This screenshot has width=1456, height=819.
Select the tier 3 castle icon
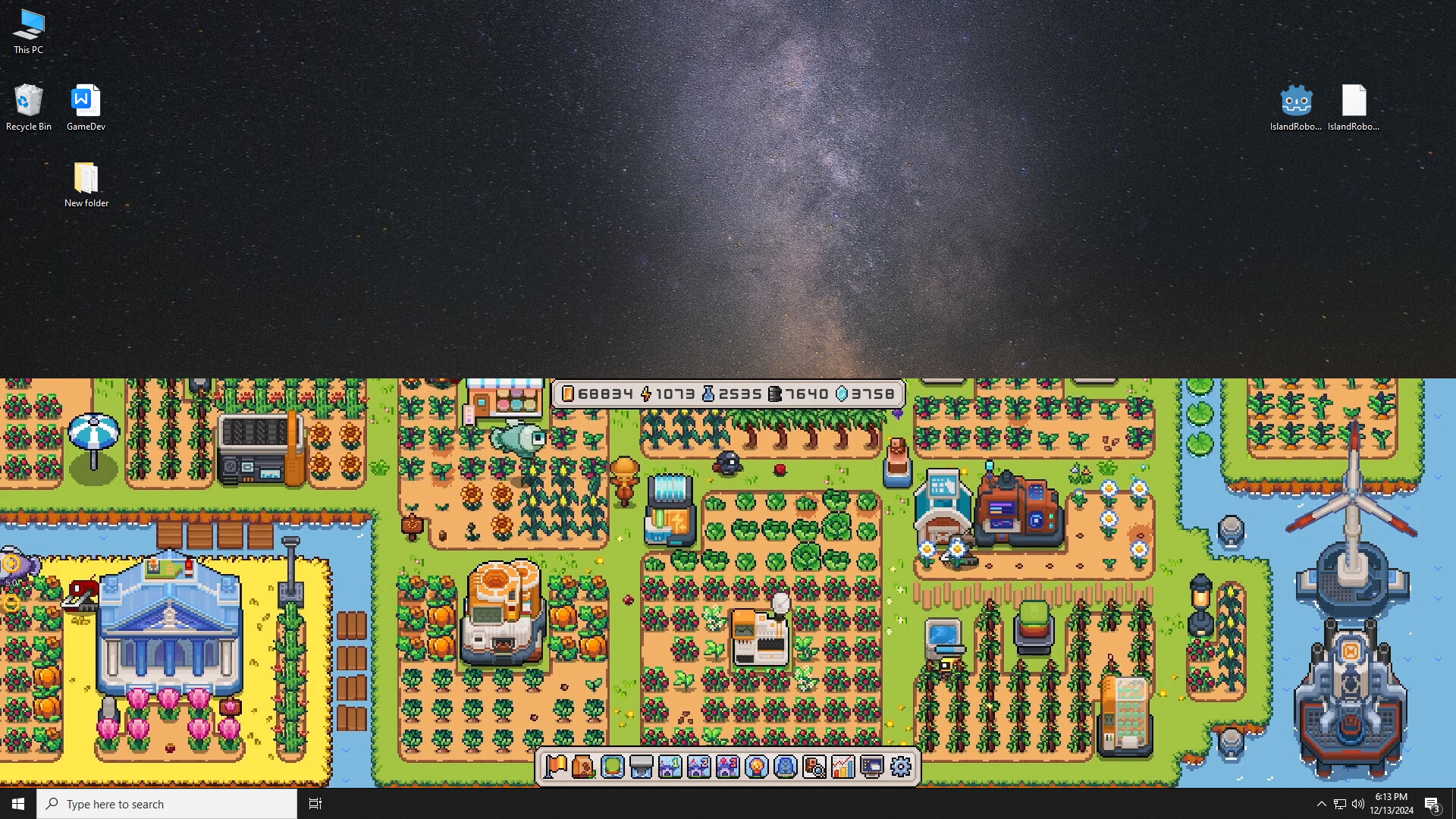729,767
